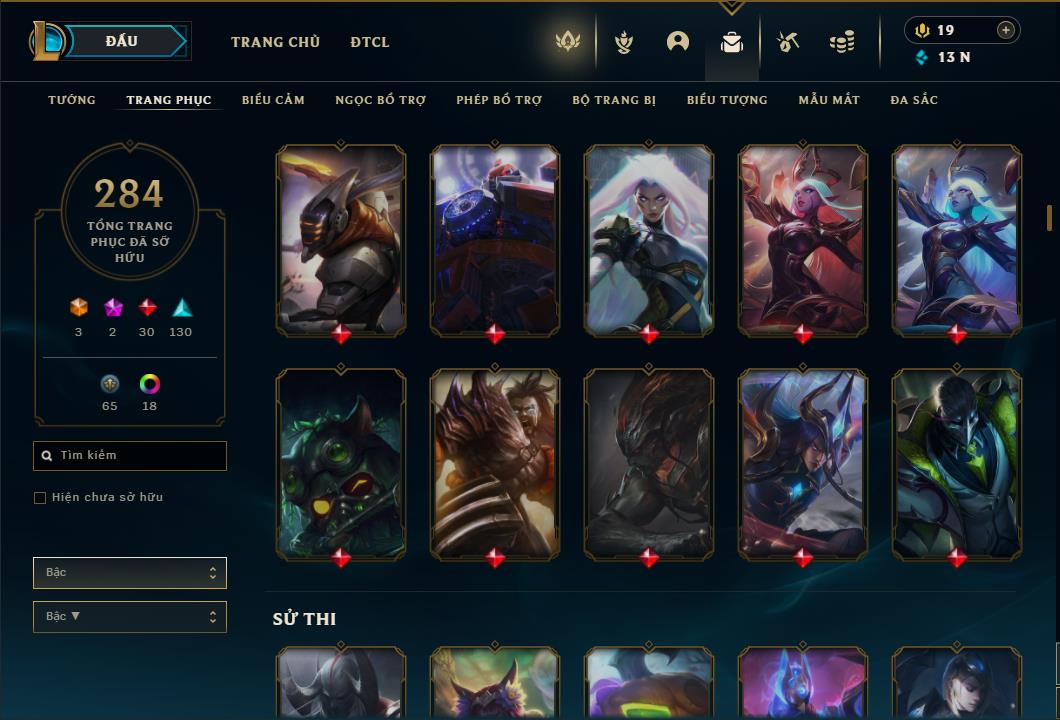Select the ĐA SẮC tab
Image resolution: width=1060 pixels, height=720 pixels.
pos(914,100)
